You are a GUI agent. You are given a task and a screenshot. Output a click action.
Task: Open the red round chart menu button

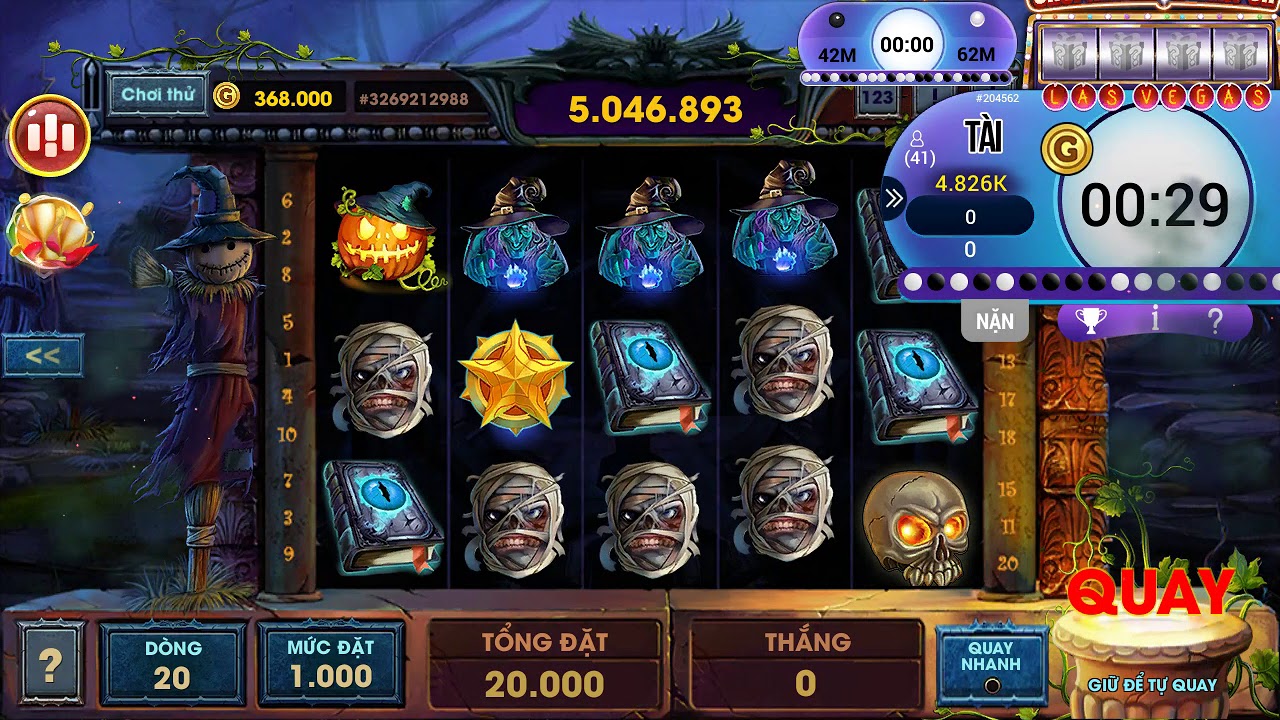[49, 136]
